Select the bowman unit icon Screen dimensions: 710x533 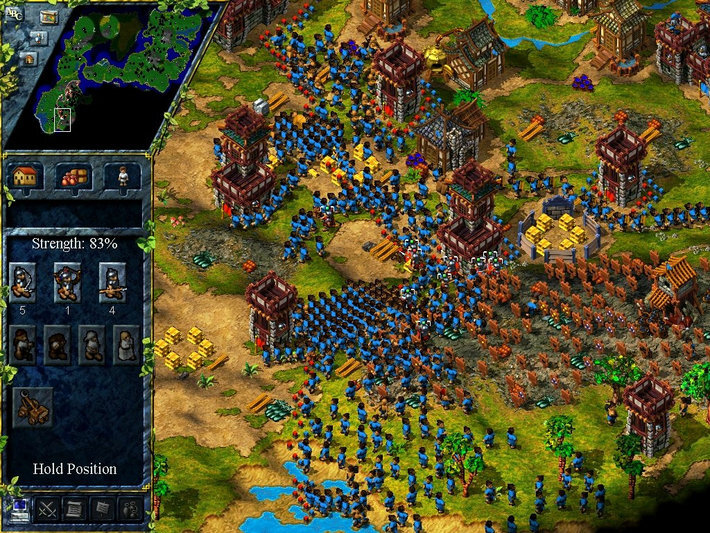pos(68,281)
